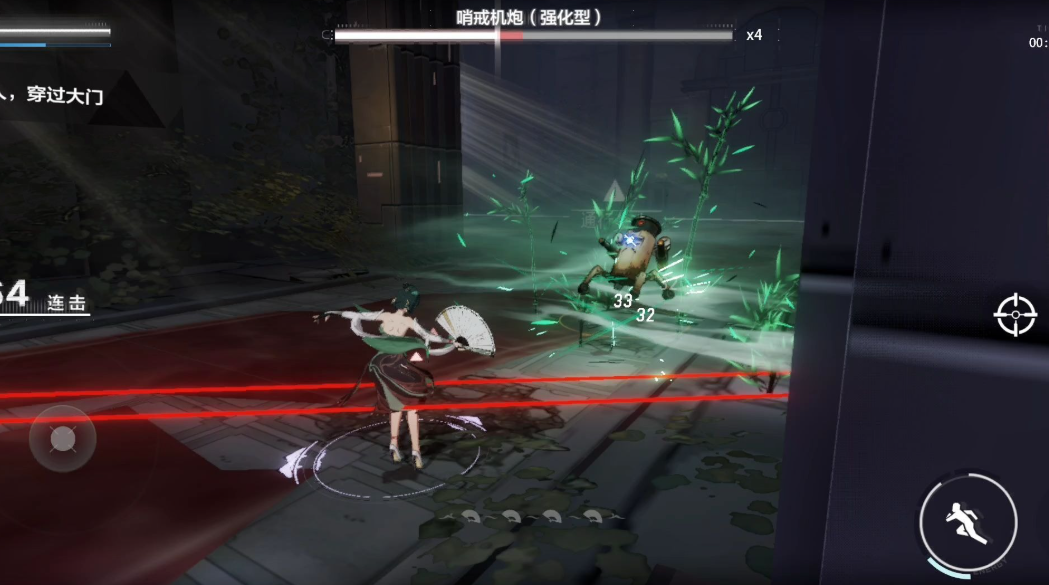Activate the crosshair lock-on target icon
Screen dimensions: 1049x585
(x=1015, y=315)
